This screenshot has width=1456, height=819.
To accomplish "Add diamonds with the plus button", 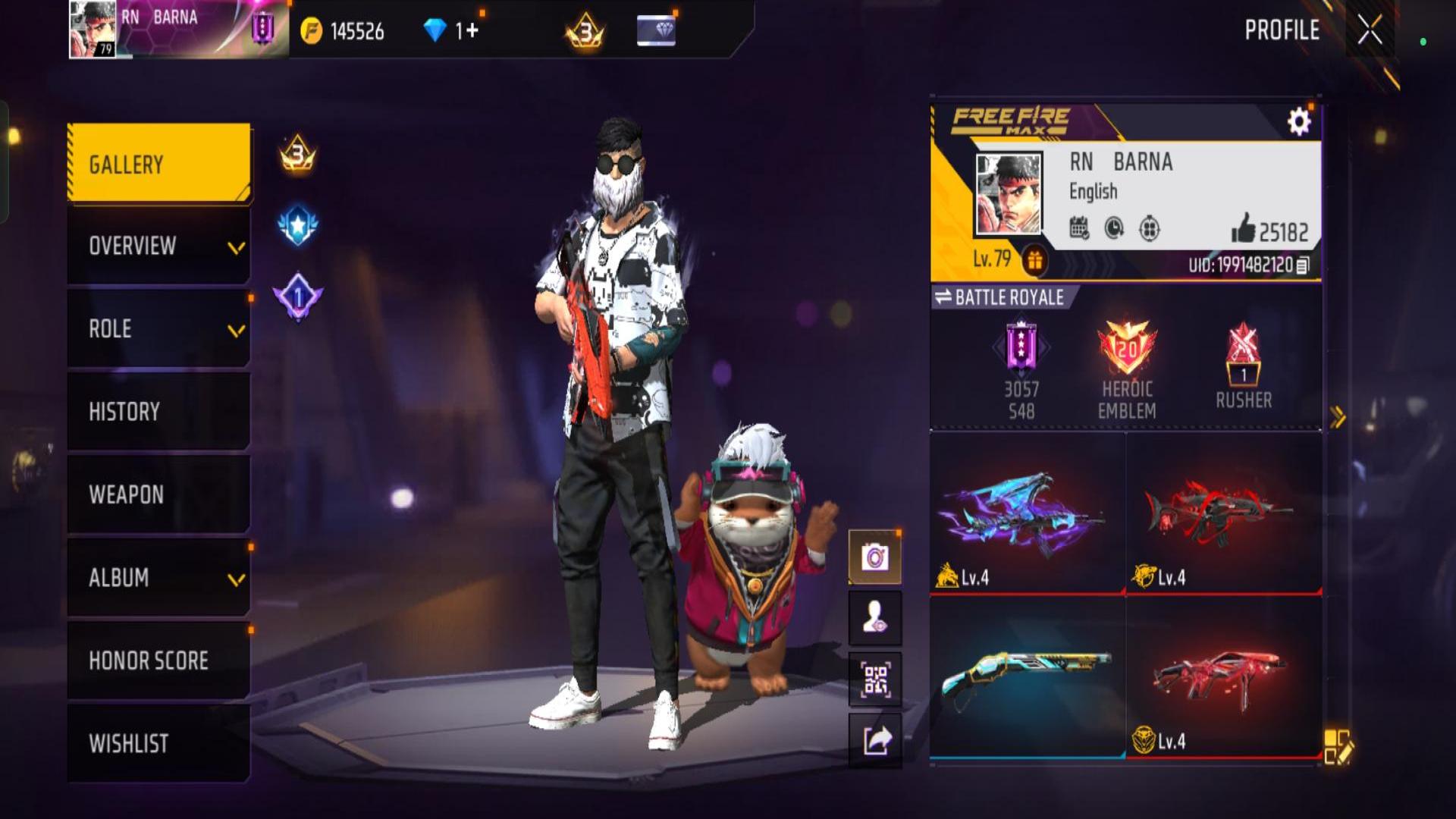I will (472, 31).
